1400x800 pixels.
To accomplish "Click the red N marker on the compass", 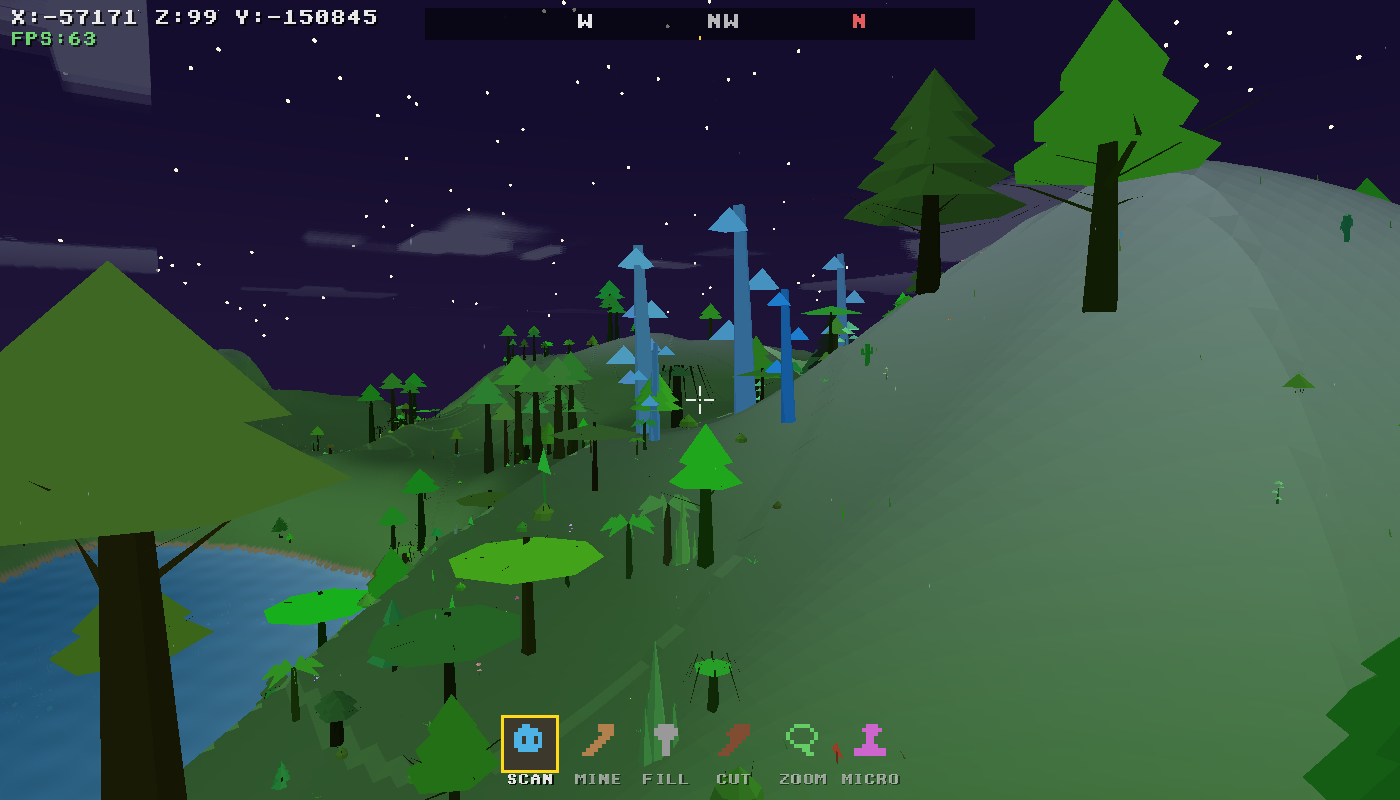I will tap(858, 21).
